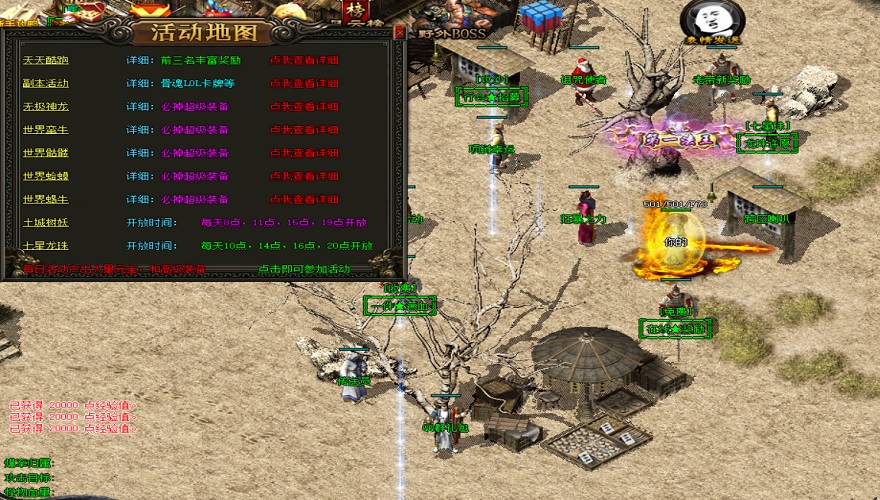Open the 世界蛮牛 boss entry
The width and height of the screenshot is (880, 500).
click(45, 129)
